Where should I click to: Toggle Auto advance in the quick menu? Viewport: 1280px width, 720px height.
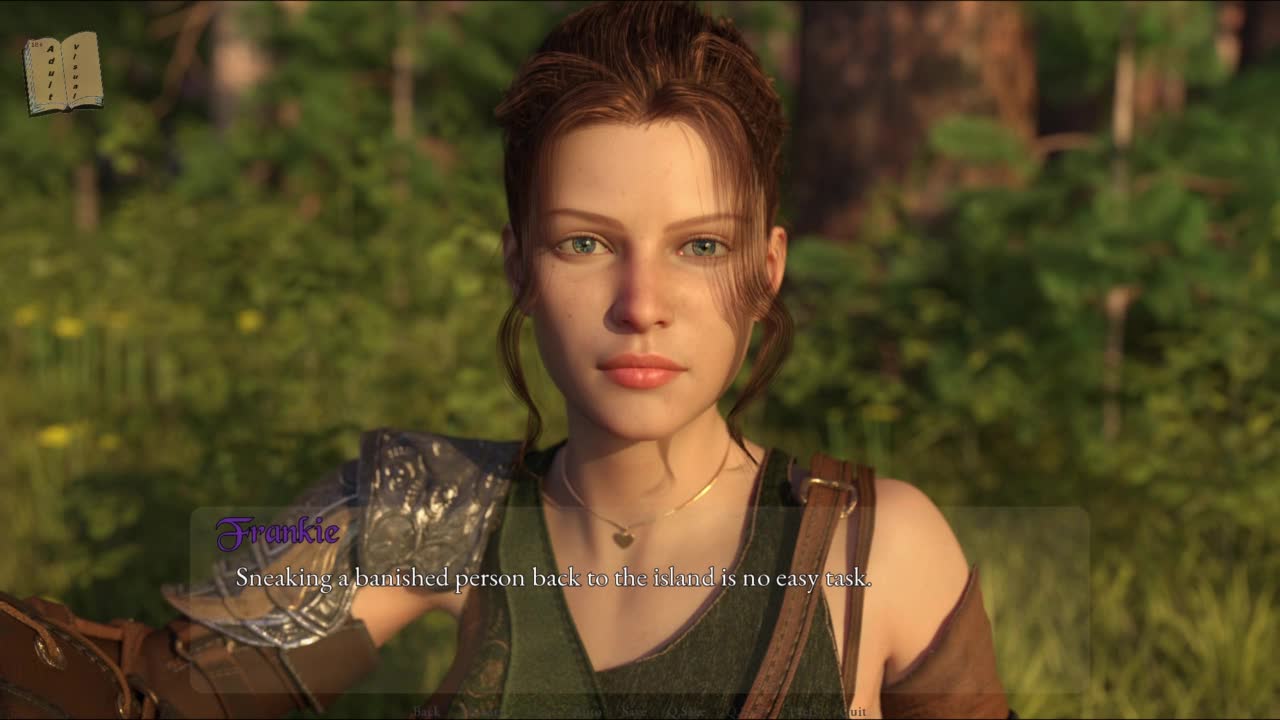pos(589,712)
